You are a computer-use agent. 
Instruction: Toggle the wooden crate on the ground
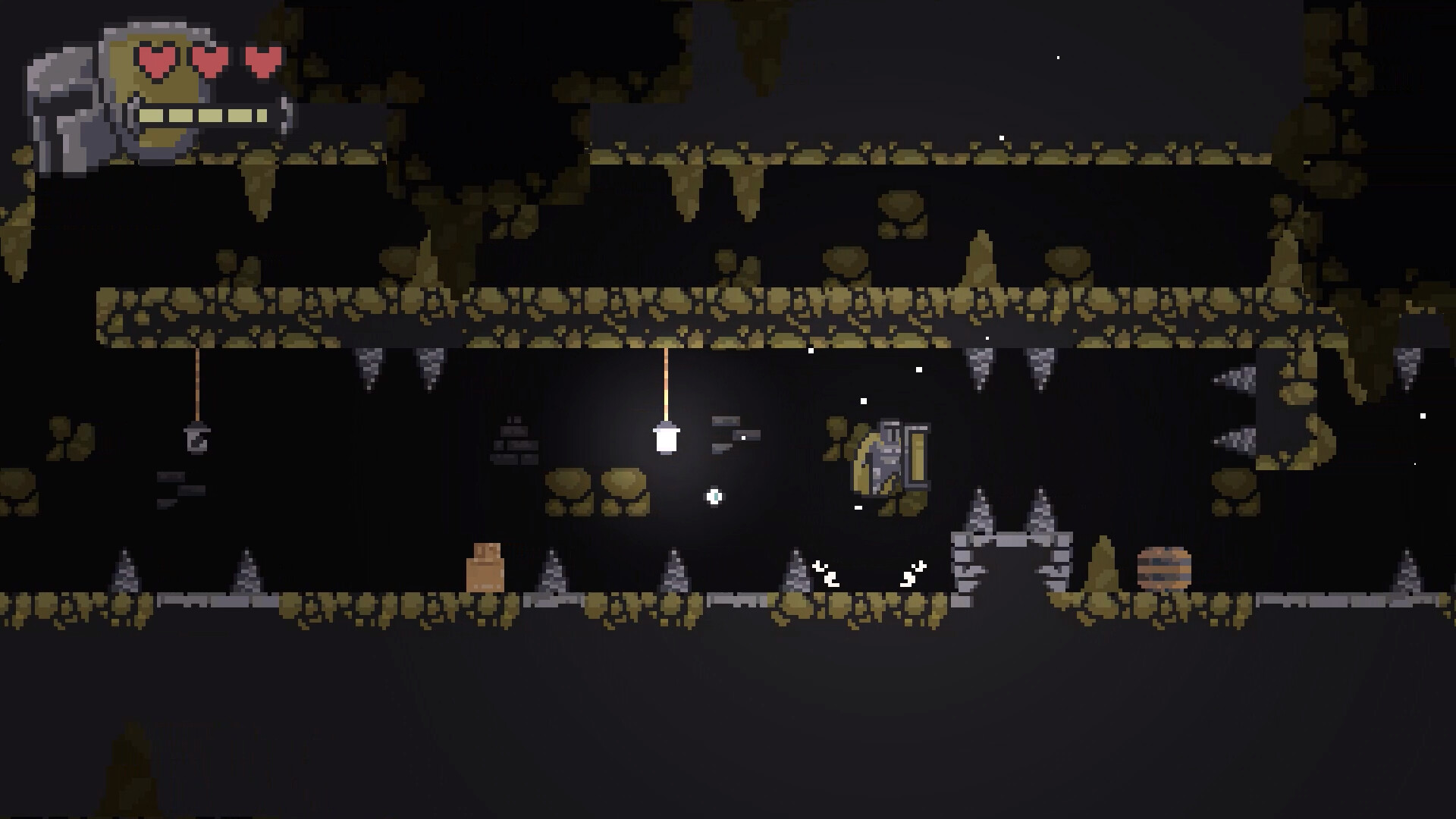486,569
